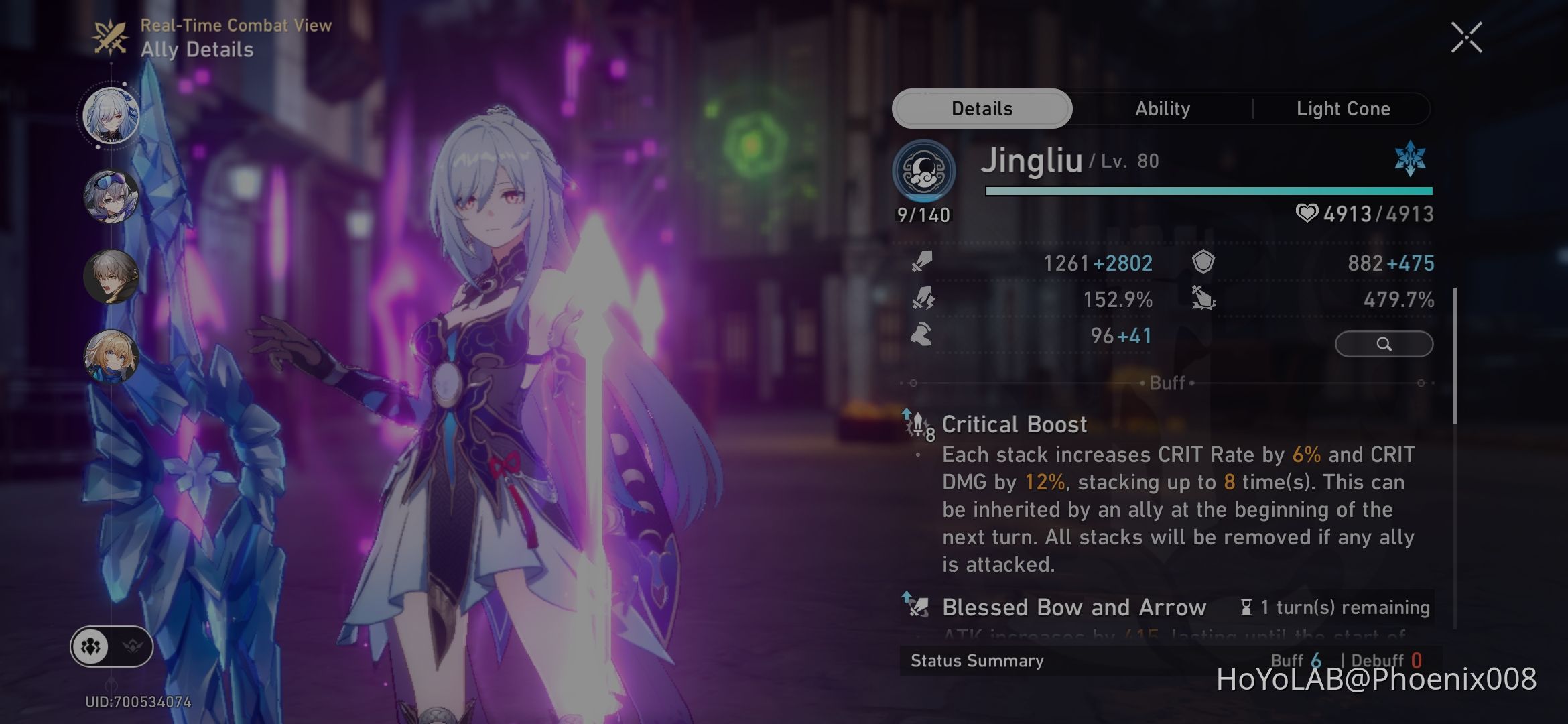The width and height of the screenshot is (1568, 724).
Task: Select the Details tab
Action: pyautogui.click(x=981, y=108)
